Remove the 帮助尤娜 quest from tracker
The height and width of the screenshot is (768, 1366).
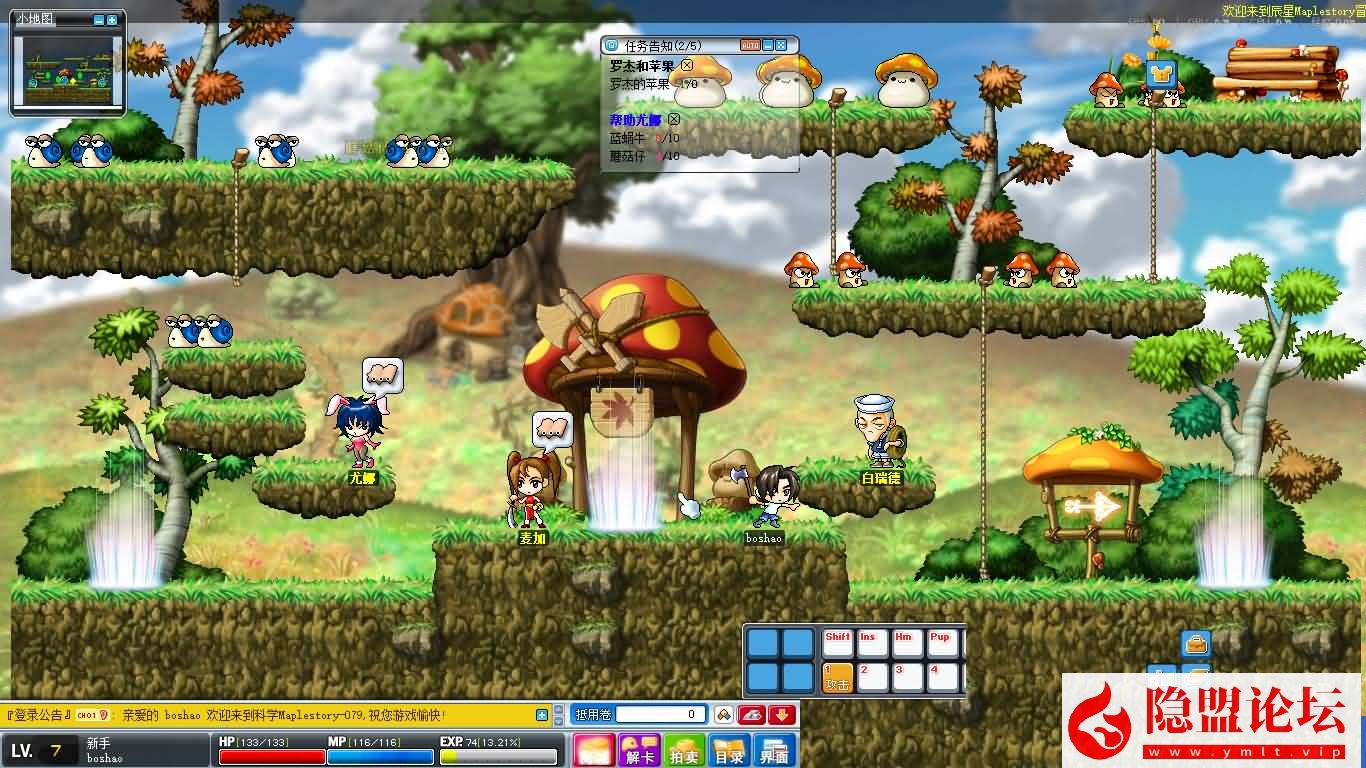[674, 119]
